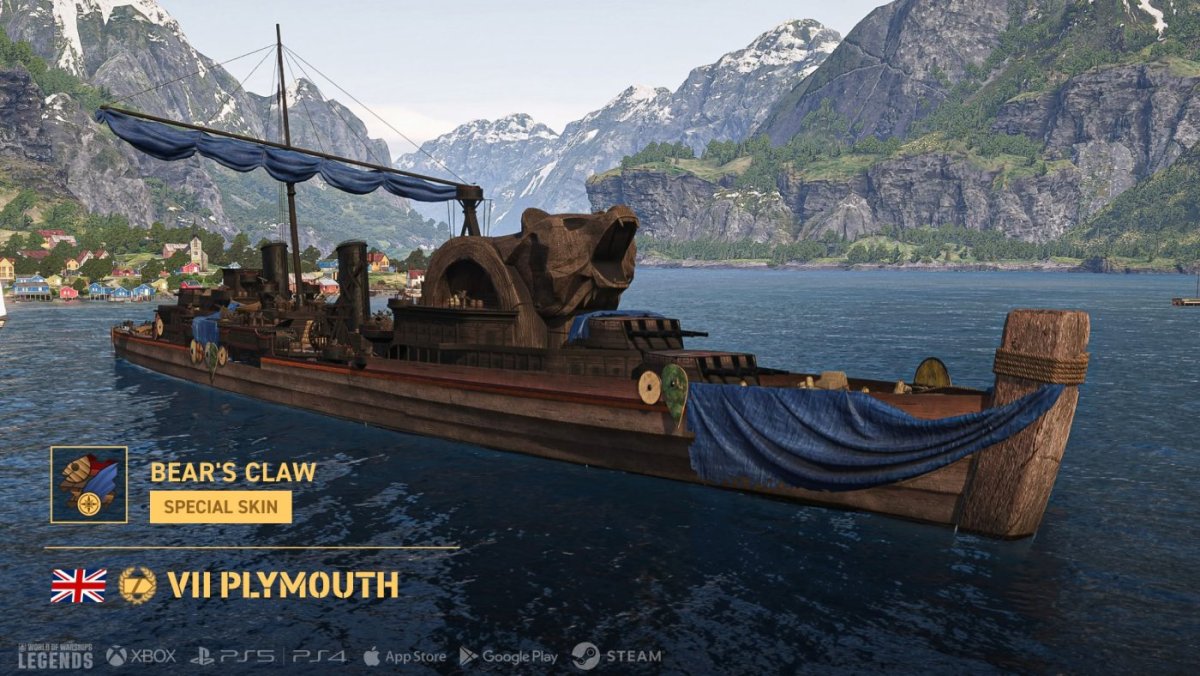Click the yellow Special Skin badge

pos(221,506)
